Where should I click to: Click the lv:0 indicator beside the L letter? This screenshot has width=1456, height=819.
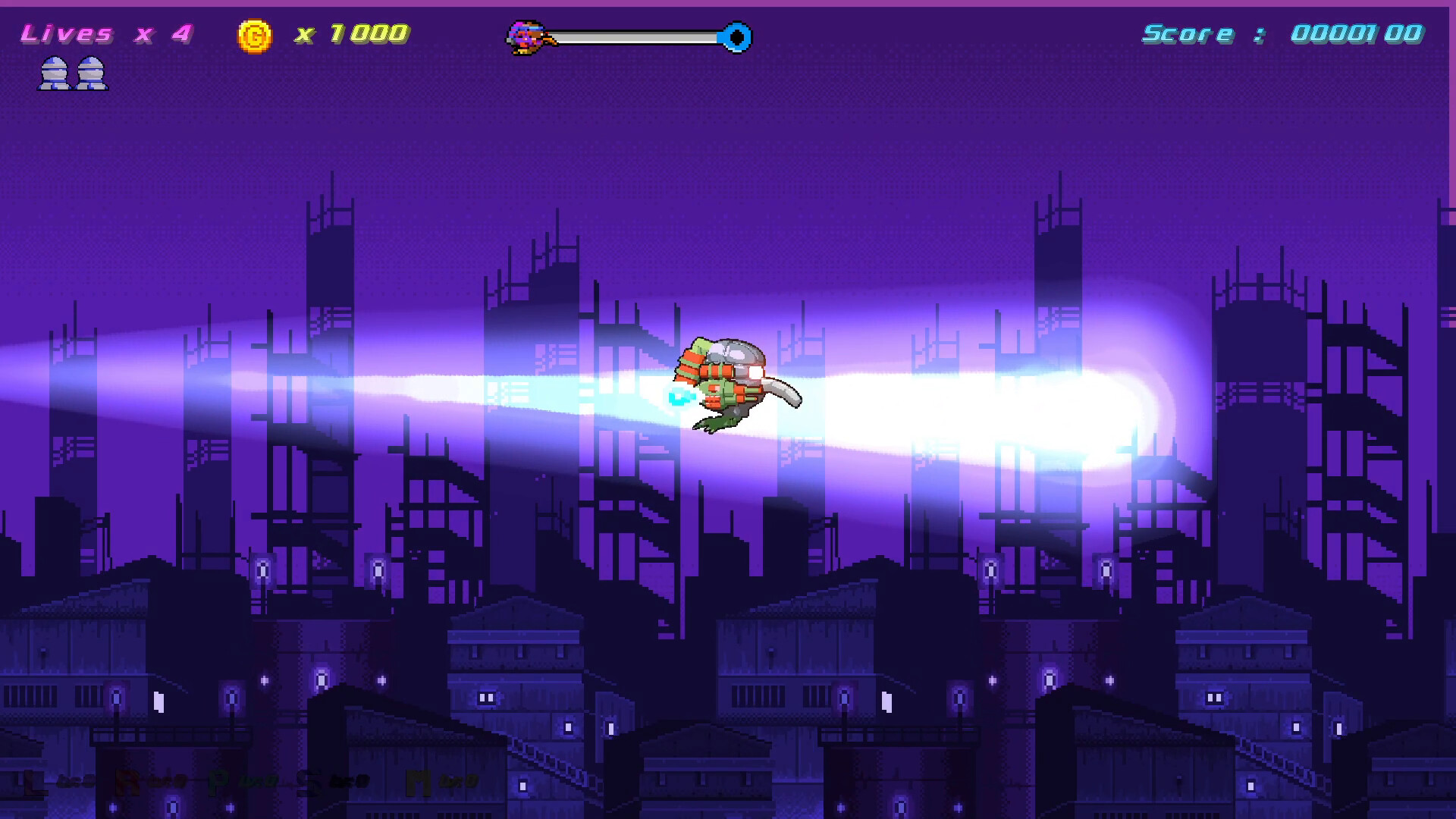(76, 781)
